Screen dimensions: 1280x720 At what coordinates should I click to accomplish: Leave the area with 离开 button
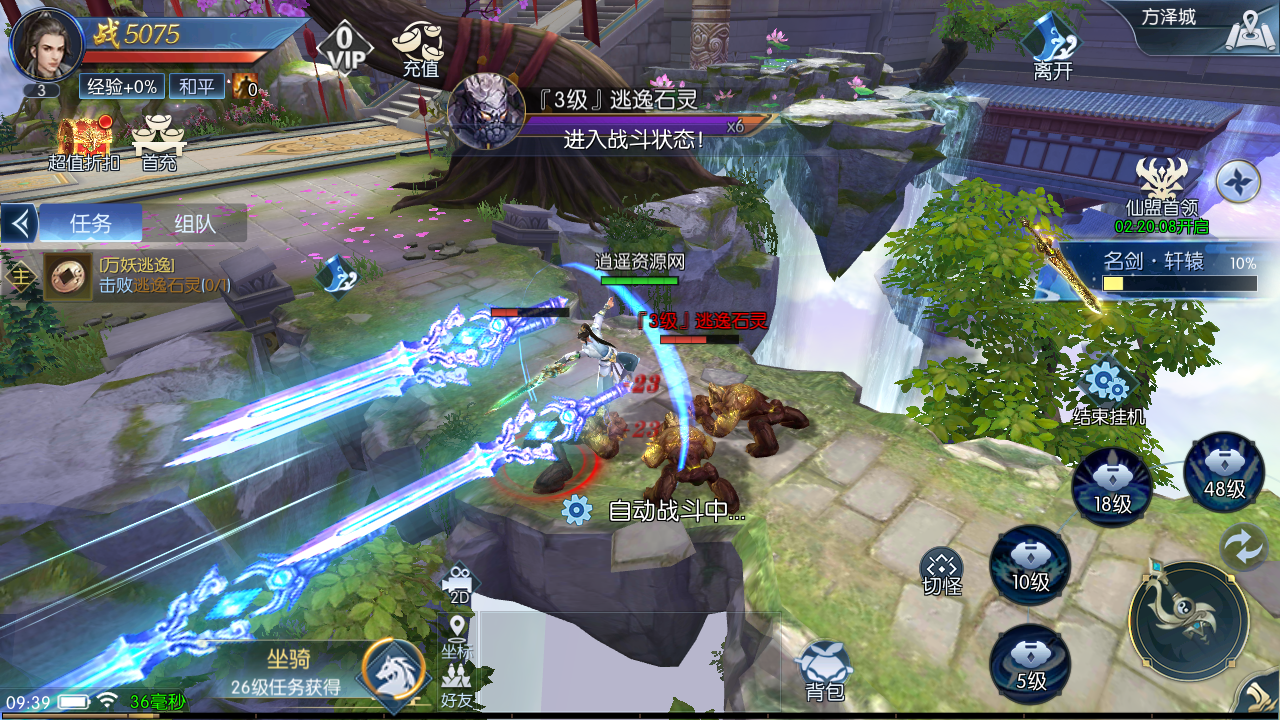point(1053,47)
